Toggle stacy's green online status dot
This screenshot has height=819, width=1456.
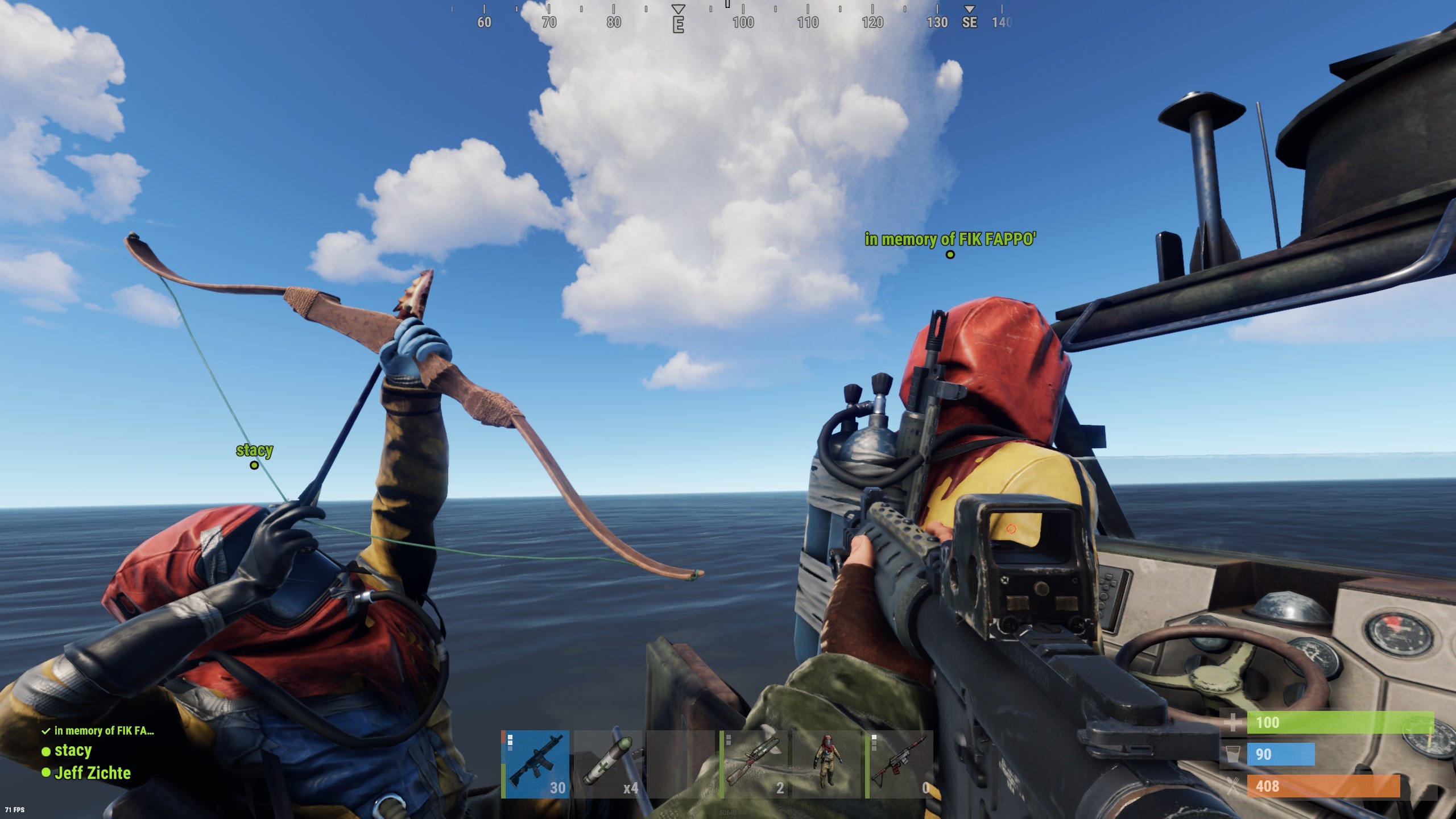[x=45, y=751]
